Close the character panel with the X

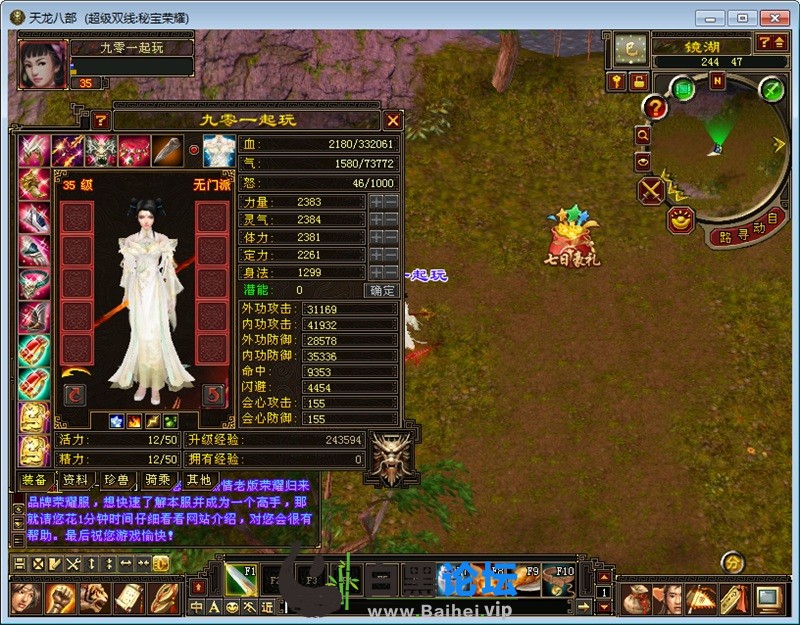coord(393,120)
